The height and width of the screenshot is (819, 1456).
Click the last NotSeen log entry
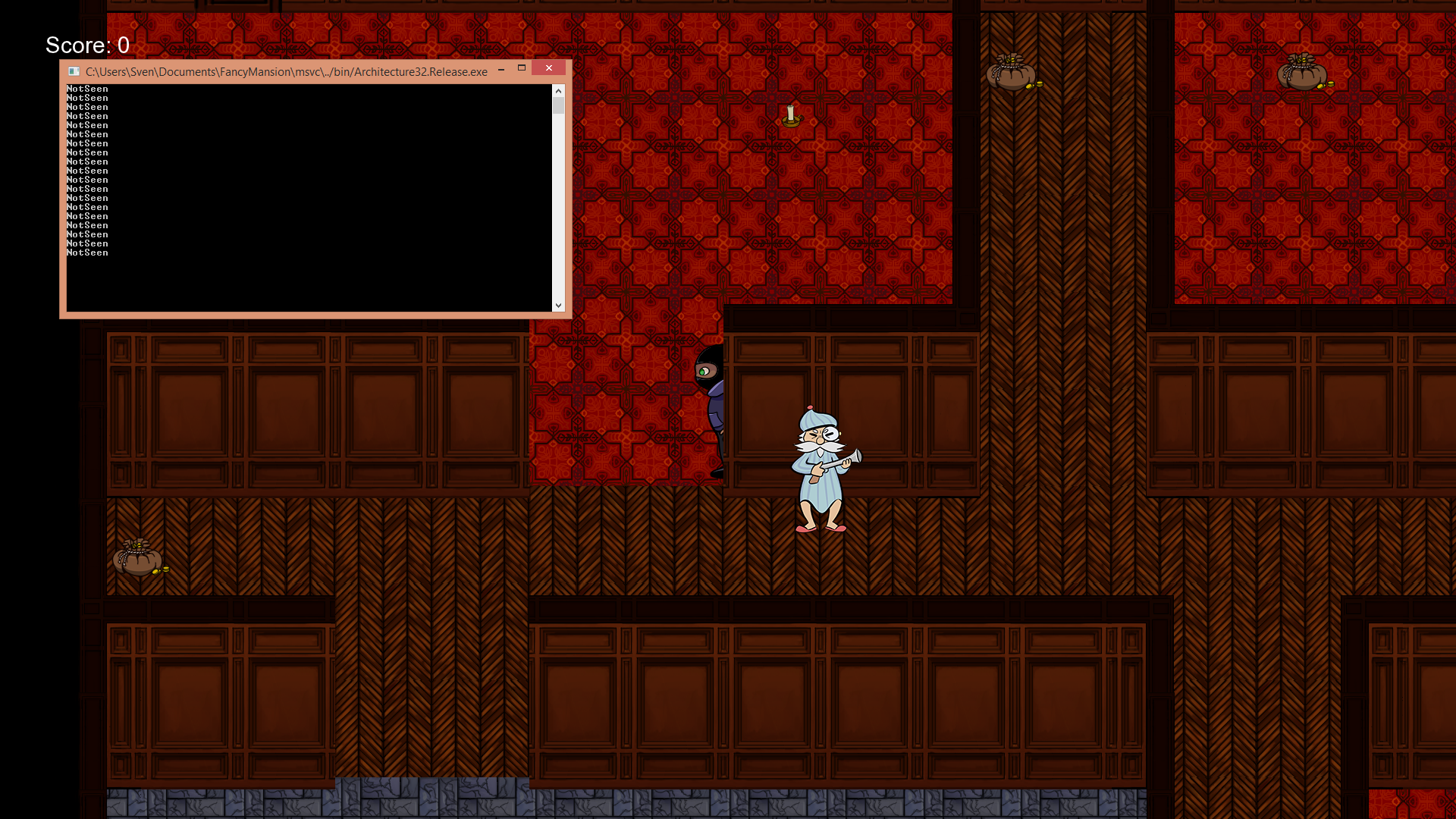[87, 253]
